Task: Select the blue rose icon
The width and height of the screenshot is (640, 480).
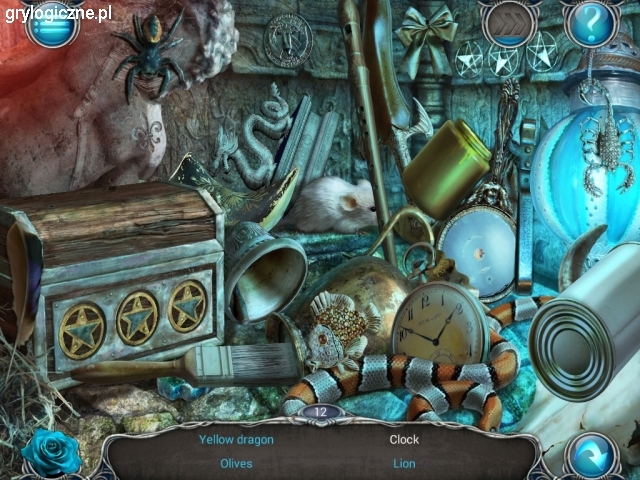Action: click(50, 452)
